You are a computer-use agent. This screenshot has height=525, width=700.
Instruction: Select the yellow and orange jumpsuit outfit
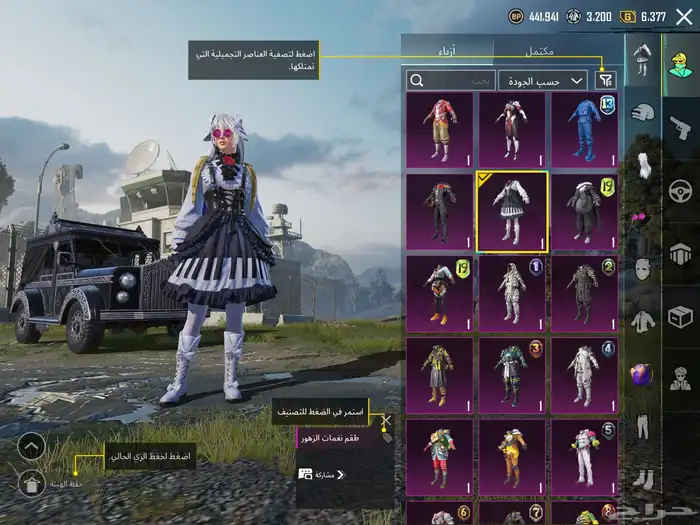coord(511,456)
